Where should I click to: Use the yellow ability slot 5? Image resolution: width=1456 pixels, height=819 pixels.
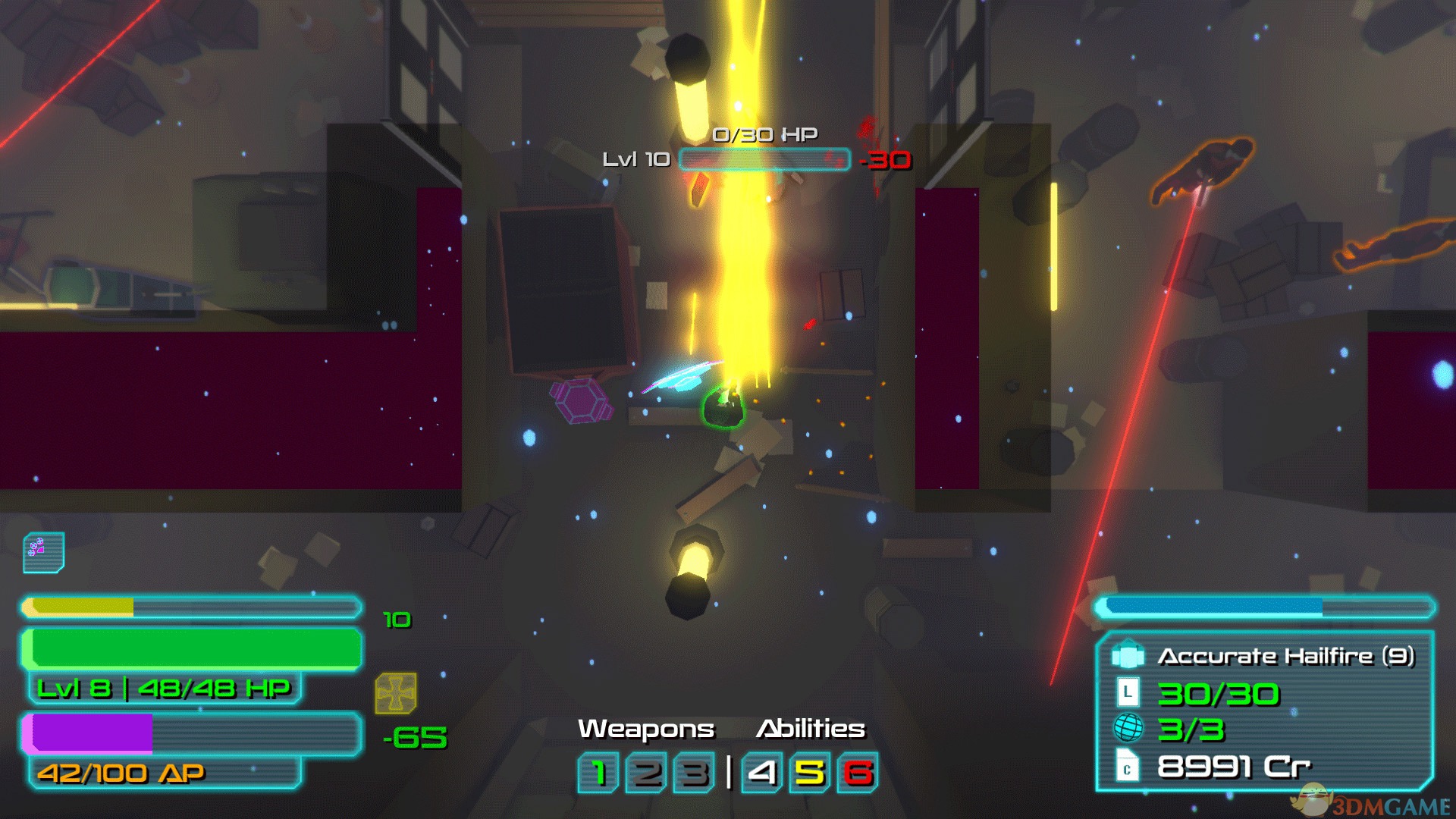click(x=810, y=773)
